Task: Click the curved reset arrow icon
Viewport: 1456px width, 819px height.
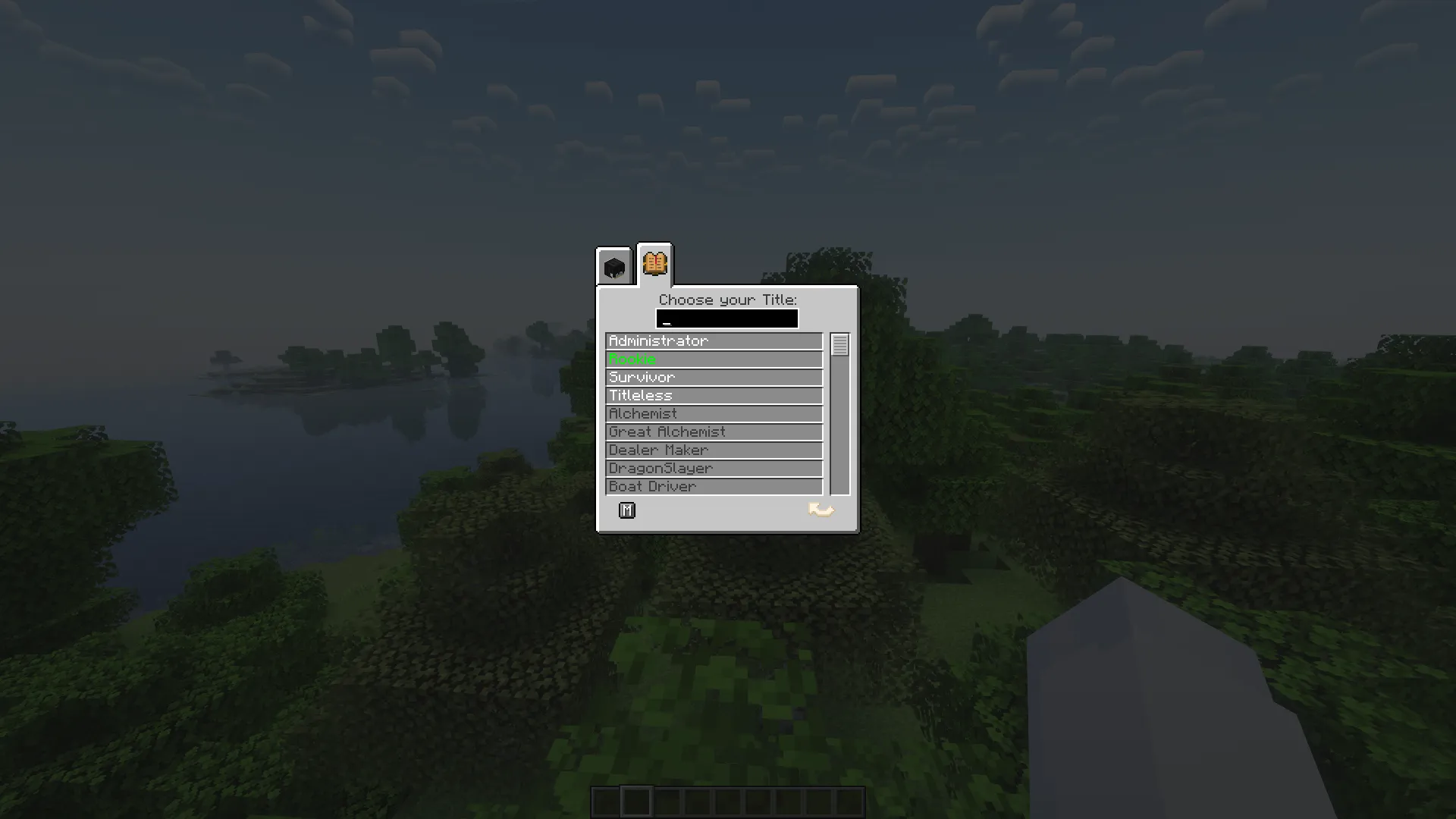Action: (821, 510)
